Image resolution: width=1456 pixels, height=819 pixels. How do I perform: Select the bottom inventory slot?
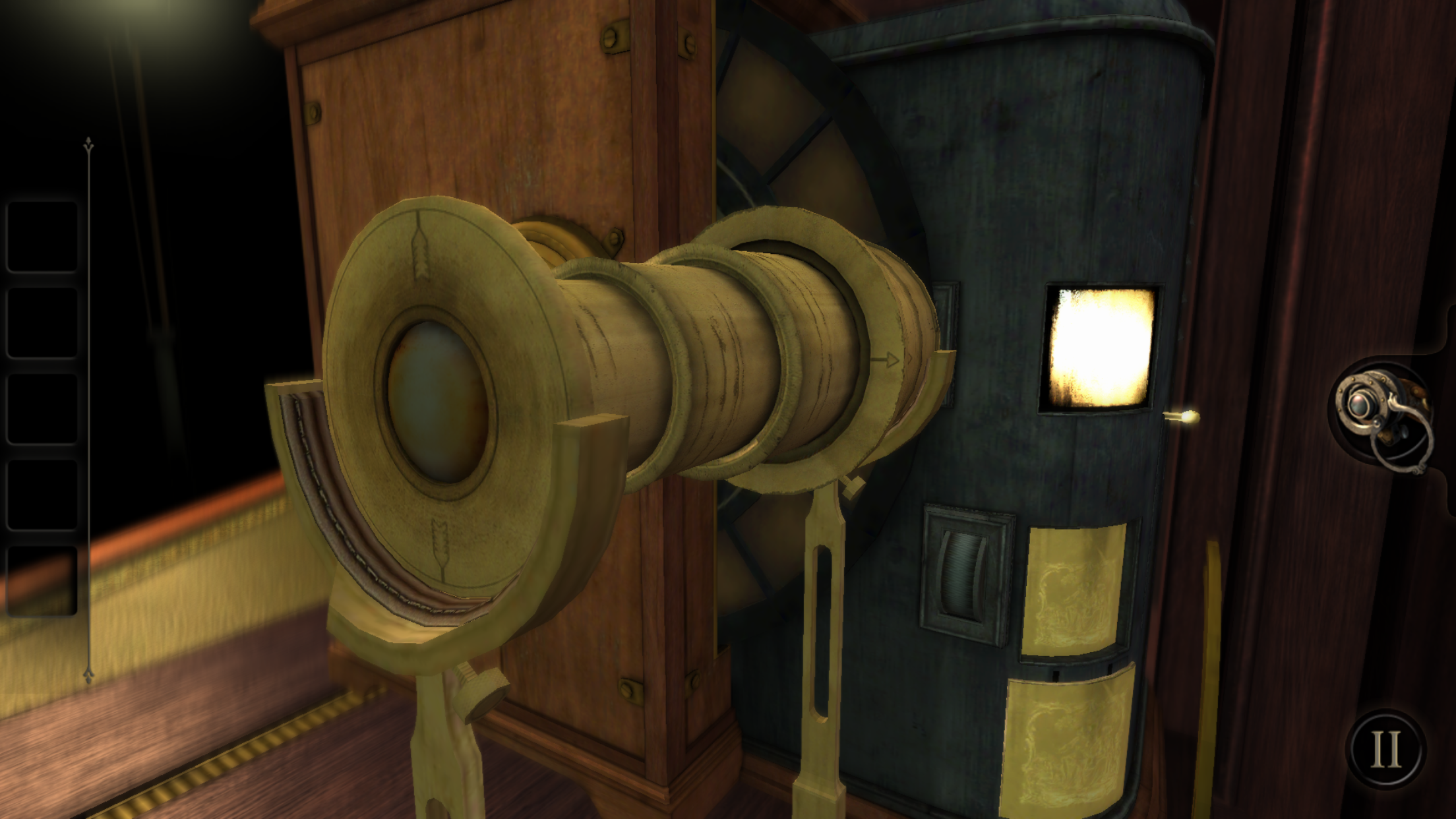pyautogui.click(x=42, y=580)
